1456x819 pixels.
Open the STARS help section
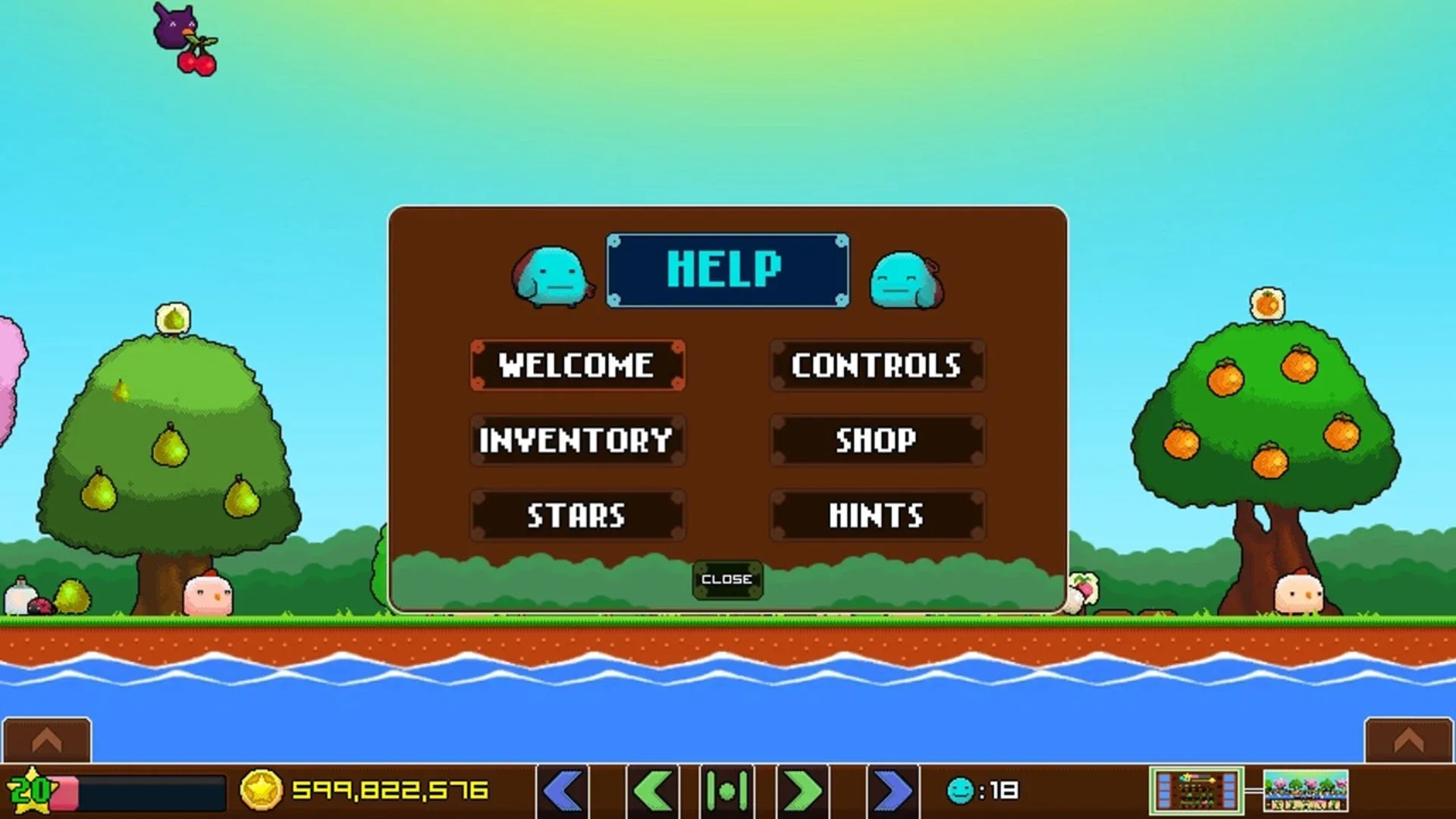pos(578,516)
